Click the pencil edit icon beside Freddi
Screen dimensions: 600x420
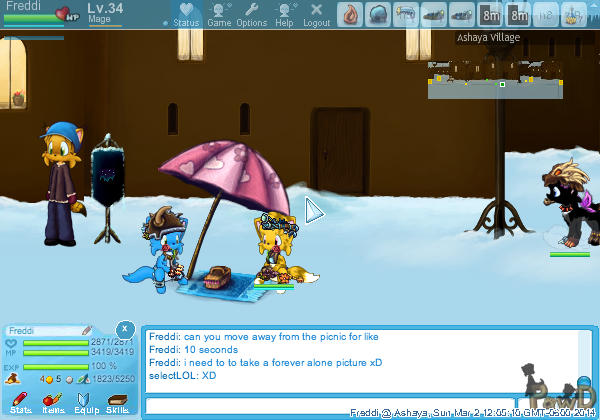tap(87, 330)
